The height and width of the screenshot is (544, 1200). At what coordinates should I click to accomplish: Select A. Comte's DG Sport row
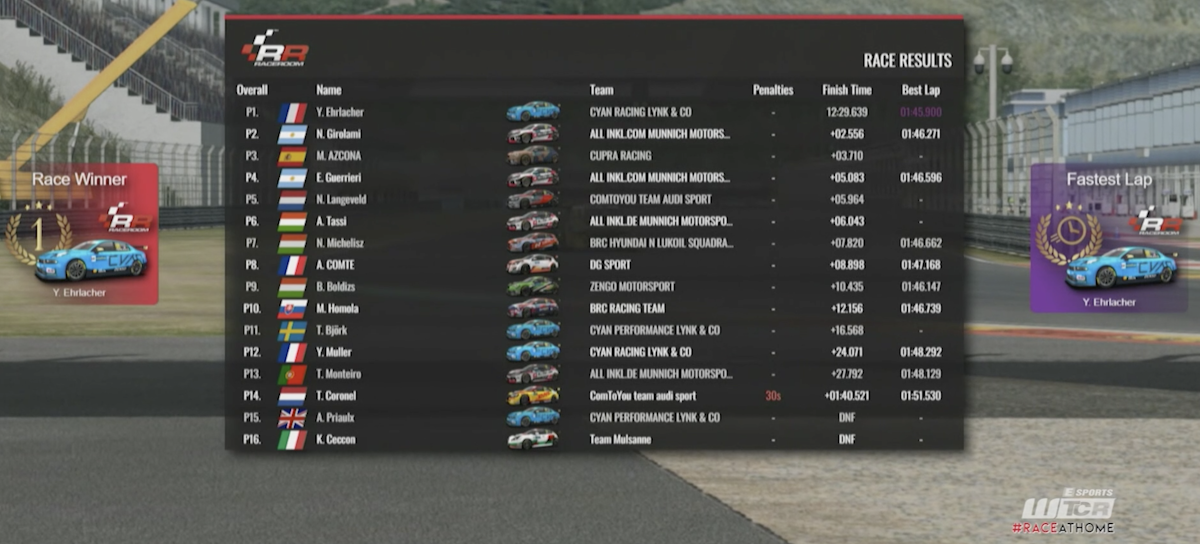(x=594, y=265)
